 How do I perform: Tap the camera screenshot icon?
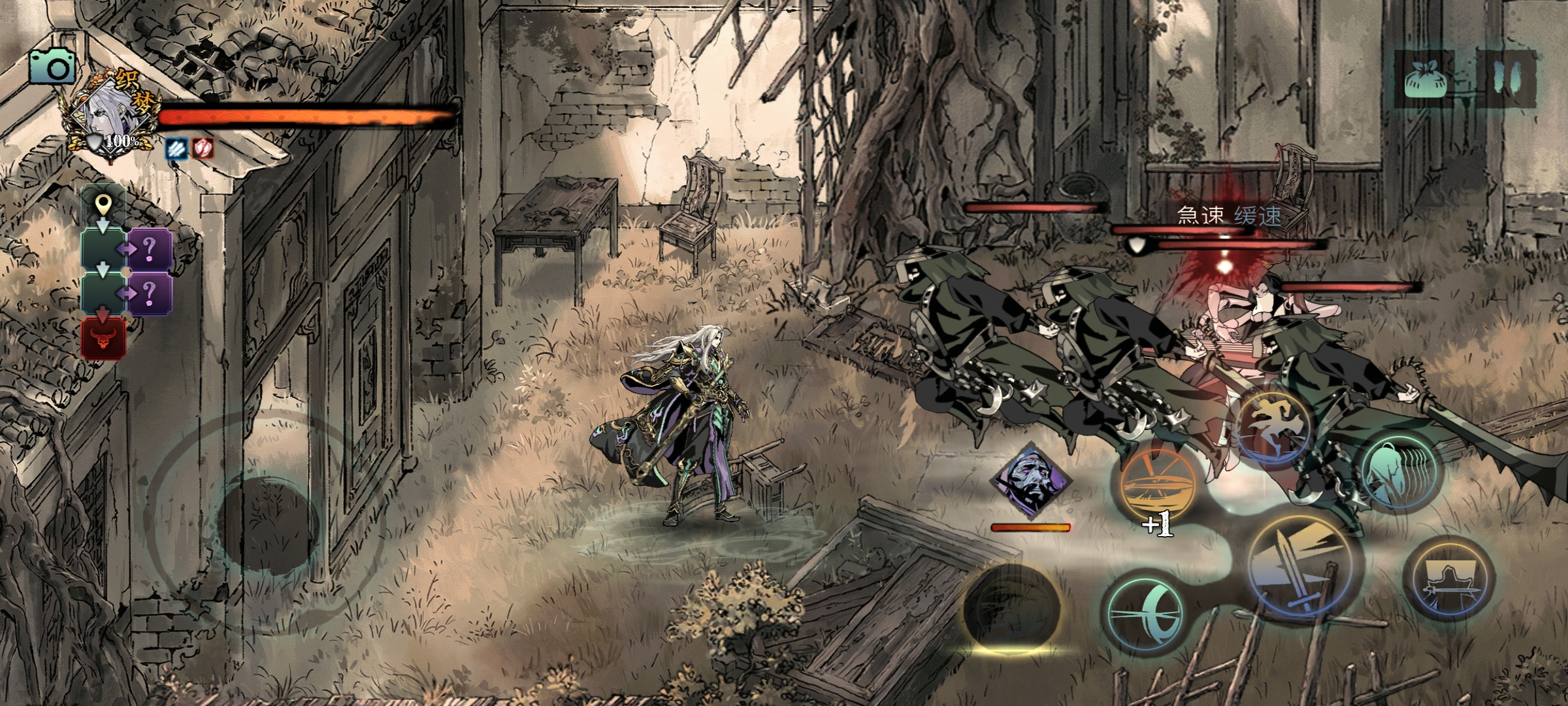point(52,67)
